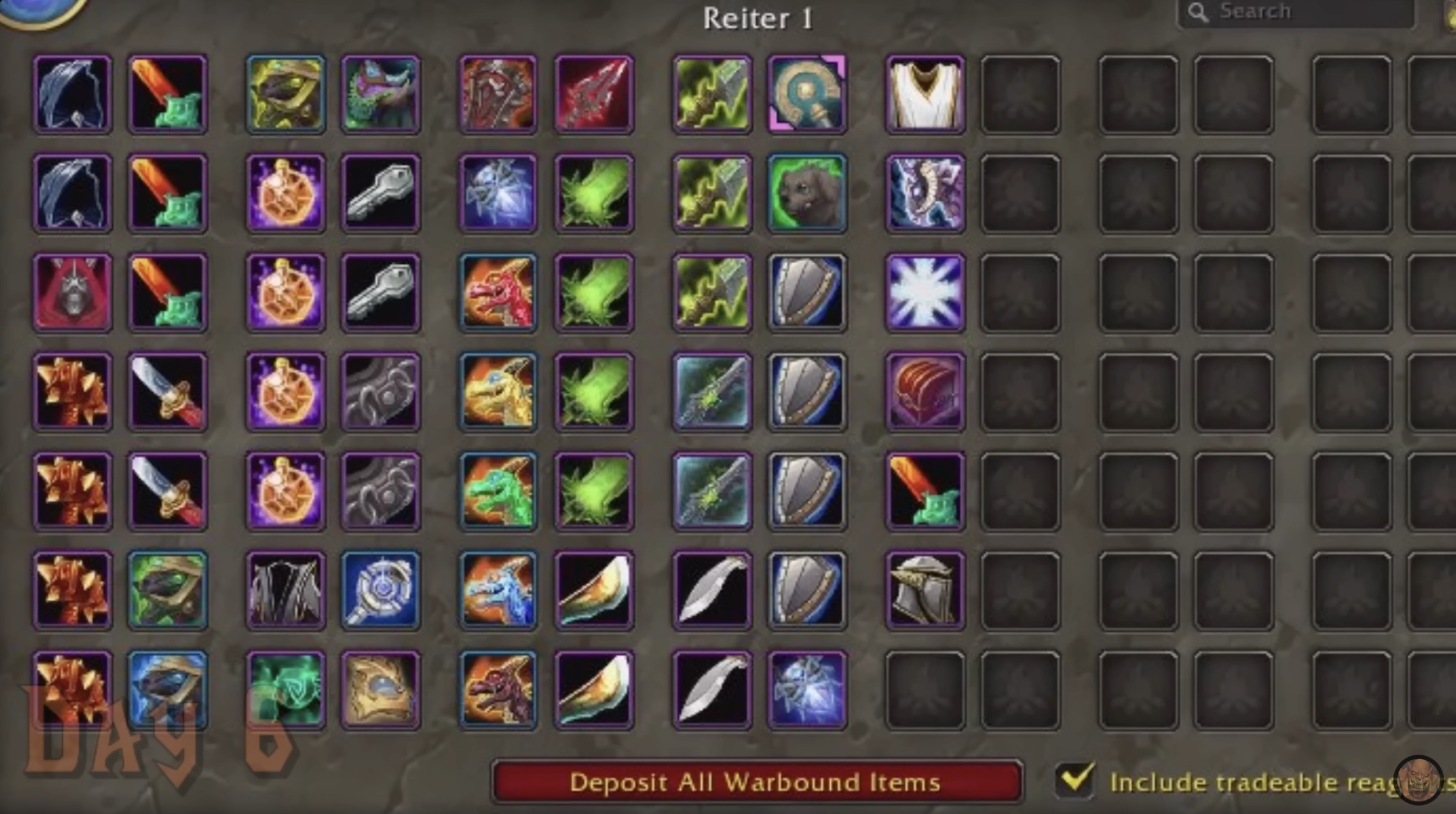Pick the light blue dragon head item
Image resolution: width=1456 pixels, height=814 pixels.
[498, 590]
